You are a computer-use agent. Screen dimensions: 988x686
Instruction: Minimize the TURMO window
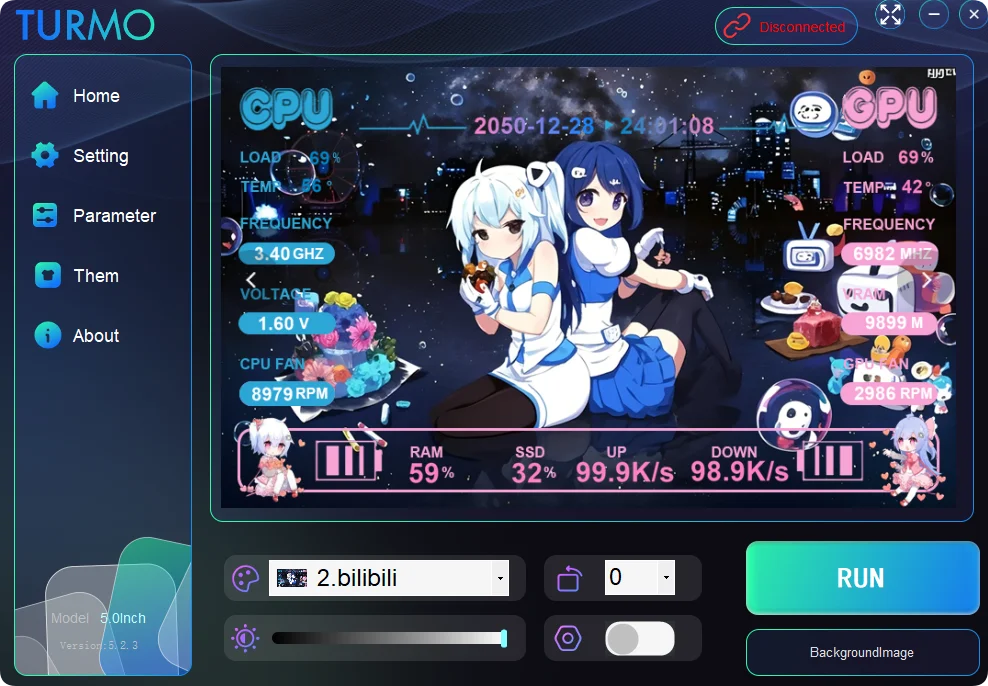(934, 14)
